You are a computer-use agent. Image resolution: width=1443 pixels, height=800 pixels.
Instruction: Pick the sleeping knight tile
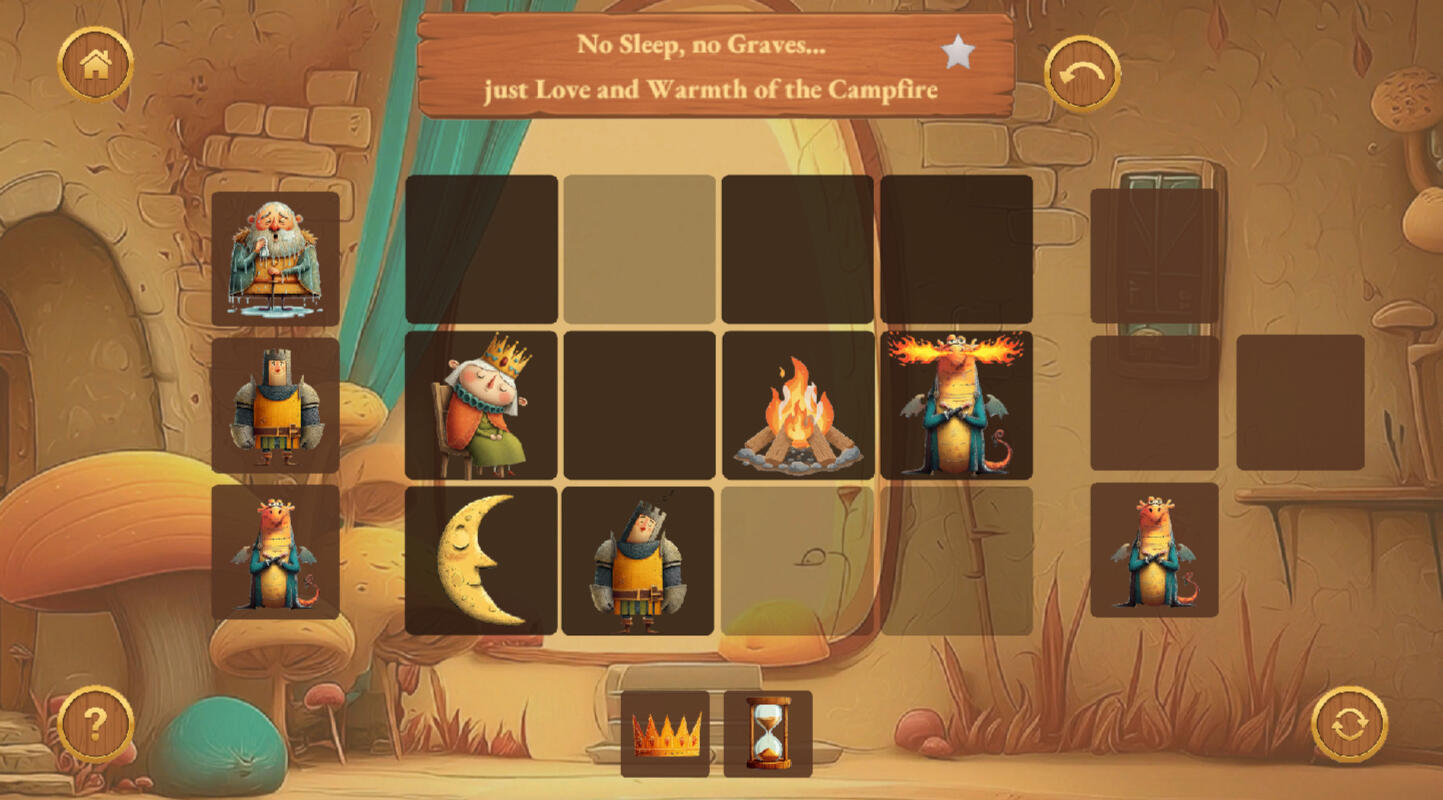click(638, 561)
